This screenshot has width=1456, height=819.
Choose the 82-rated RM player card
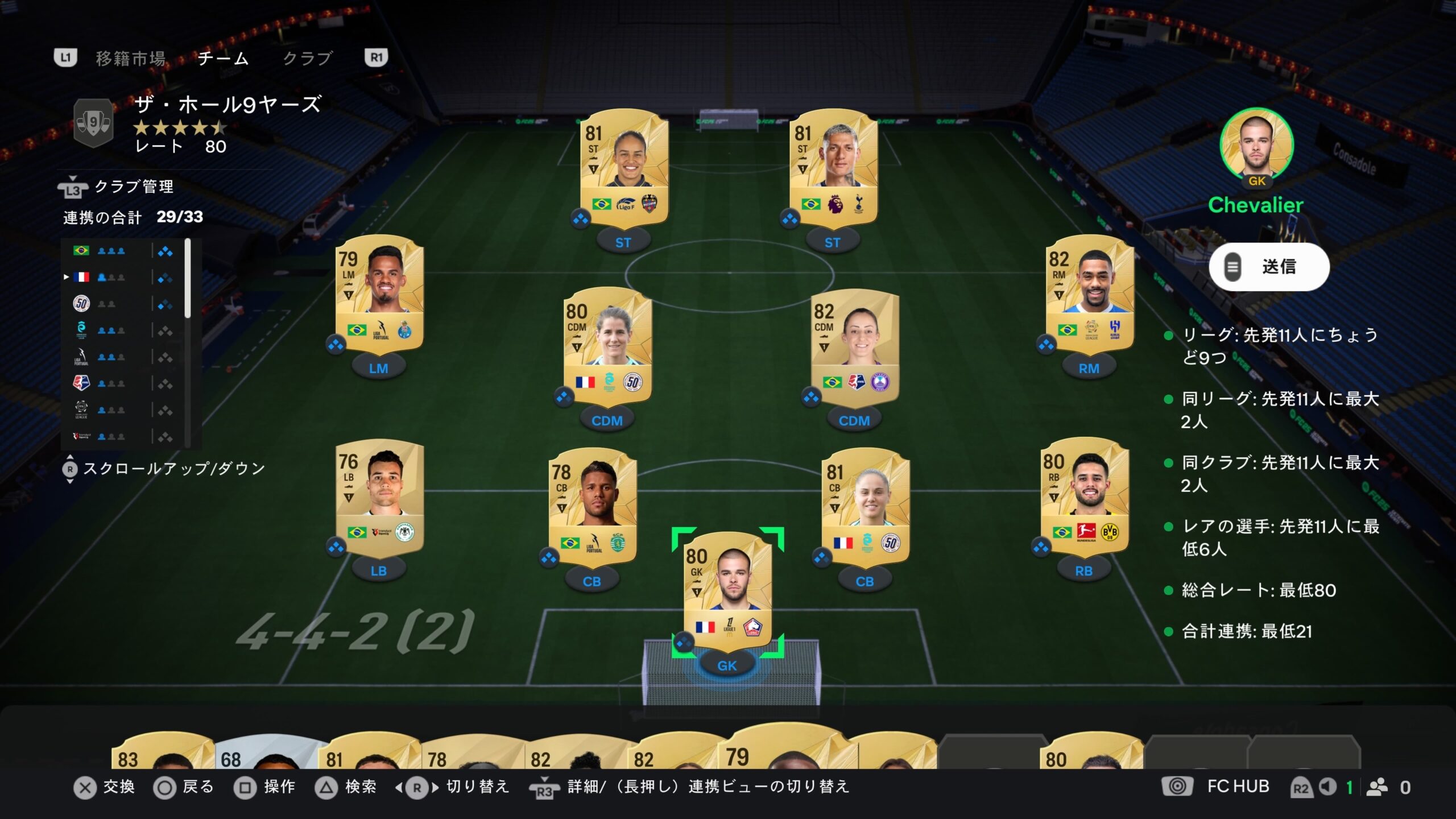point(1090,293)
